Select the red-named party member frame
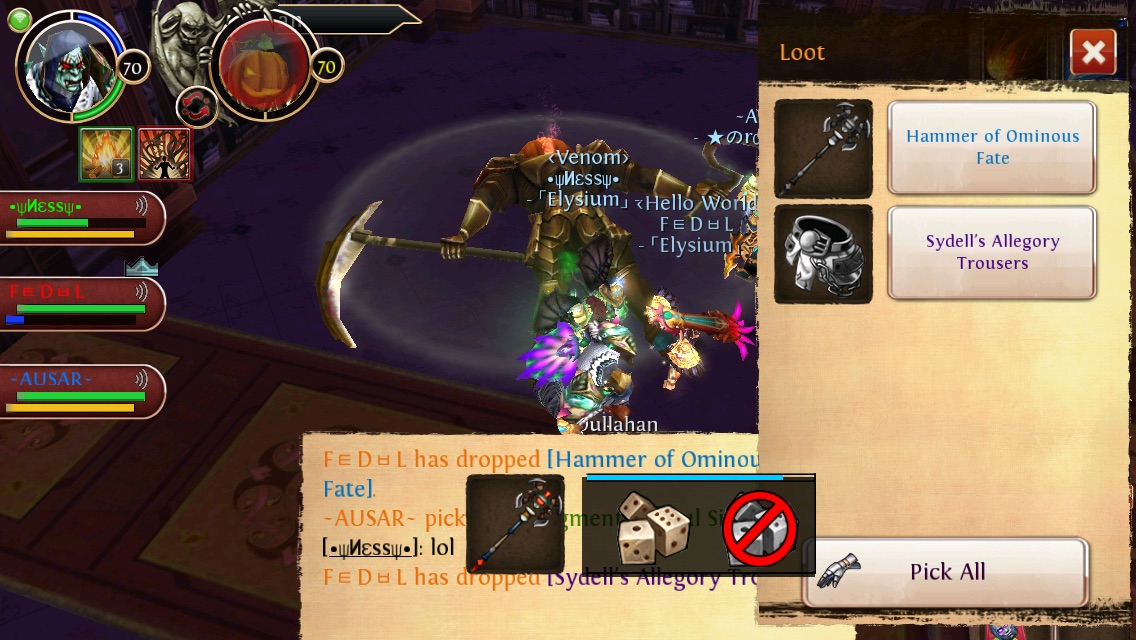1136x640 pixels. pyautogui.click(x=78, y=304)
